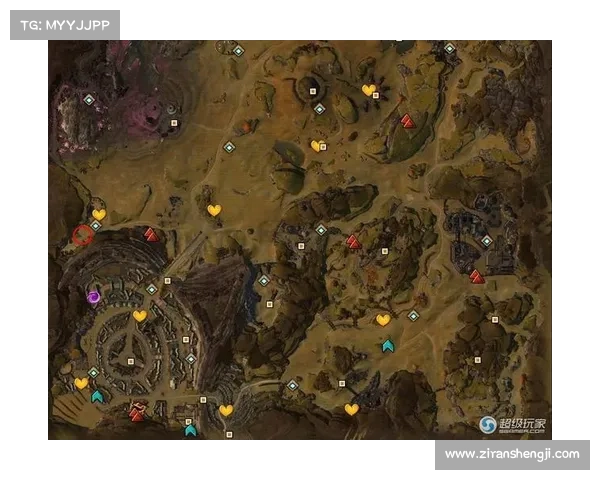Pick the waypoint diamond inside the dark ruined fortress
Viewport: 600px width, 480px height.
tap(486, 241)
